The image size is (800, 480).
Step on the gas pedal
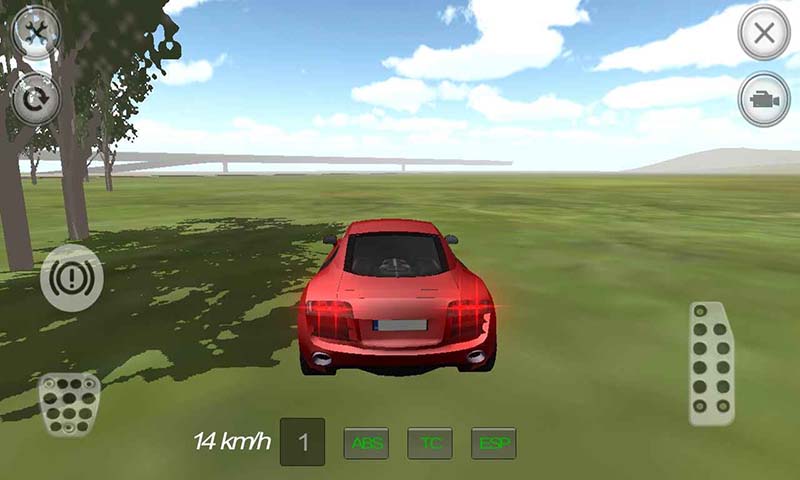tap(712, 364)
